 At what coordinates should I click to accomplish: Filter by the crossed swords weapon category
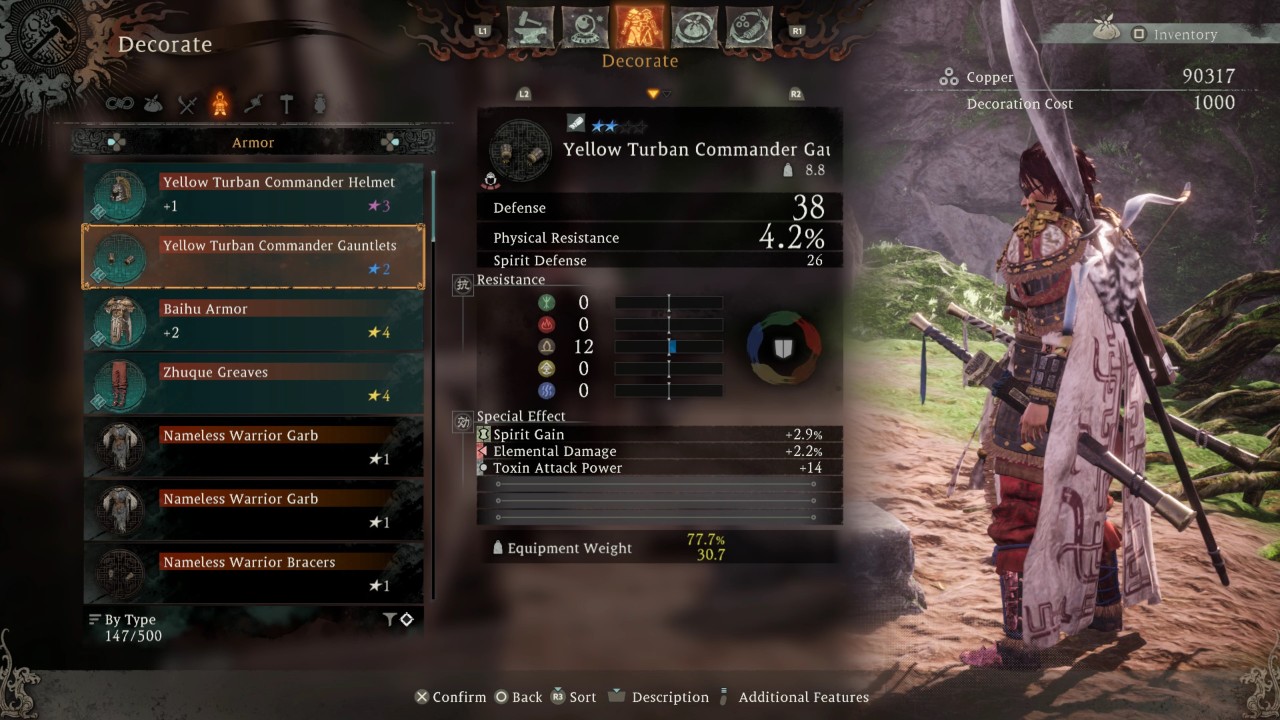(187, 104)
